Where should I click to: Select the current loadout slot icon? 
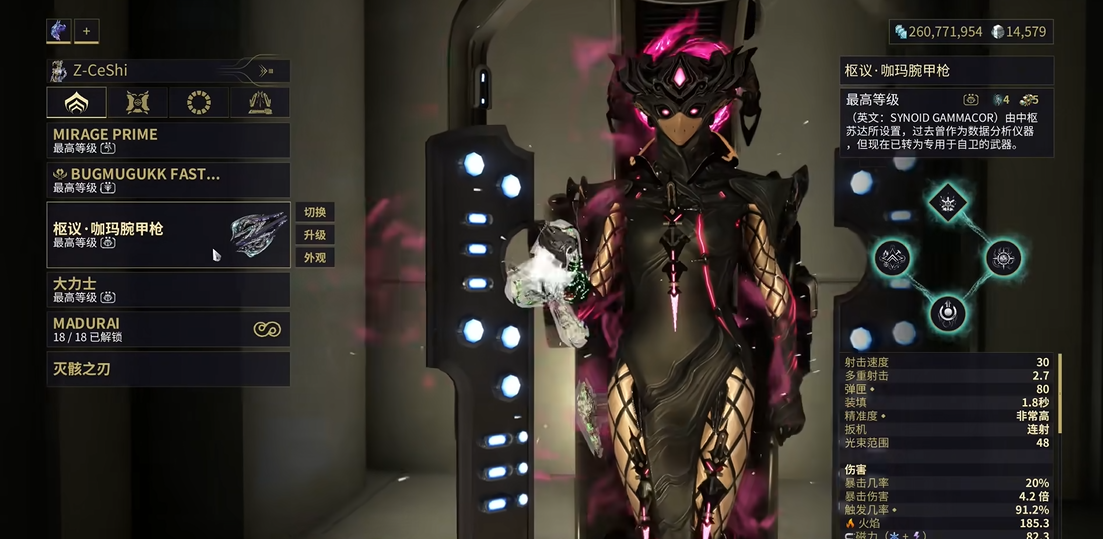coord(58,31)
